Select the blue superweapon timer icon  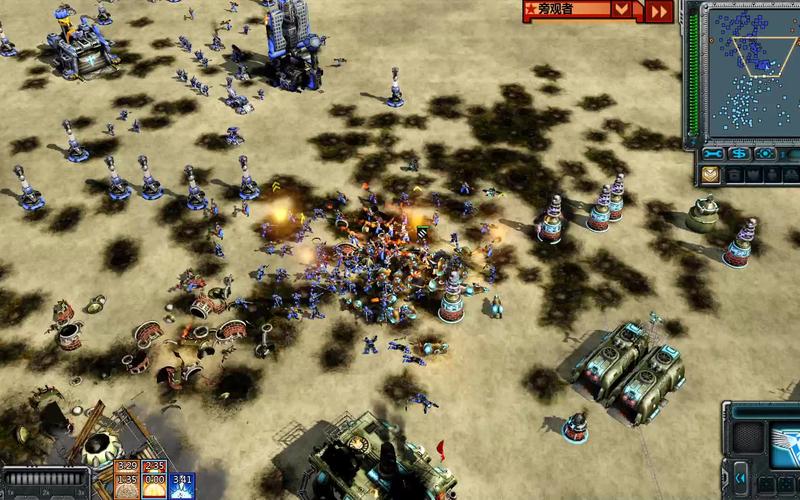pyautogui.click(x=181, y=485)
